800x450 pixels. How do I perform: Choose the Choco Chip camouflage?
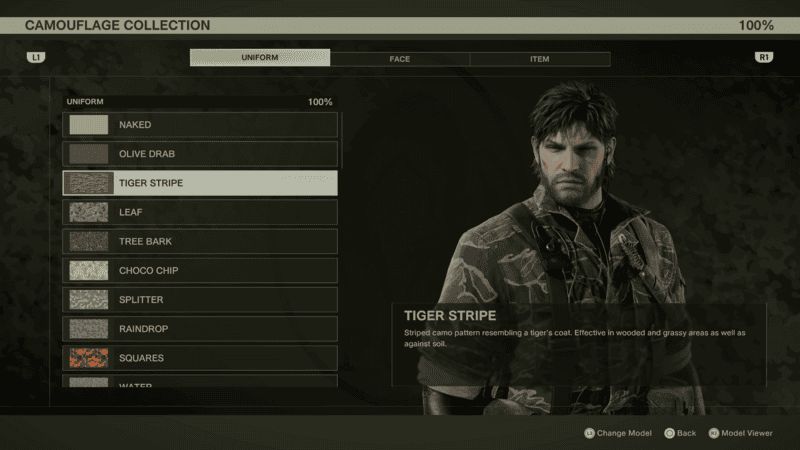coord(200,270)
